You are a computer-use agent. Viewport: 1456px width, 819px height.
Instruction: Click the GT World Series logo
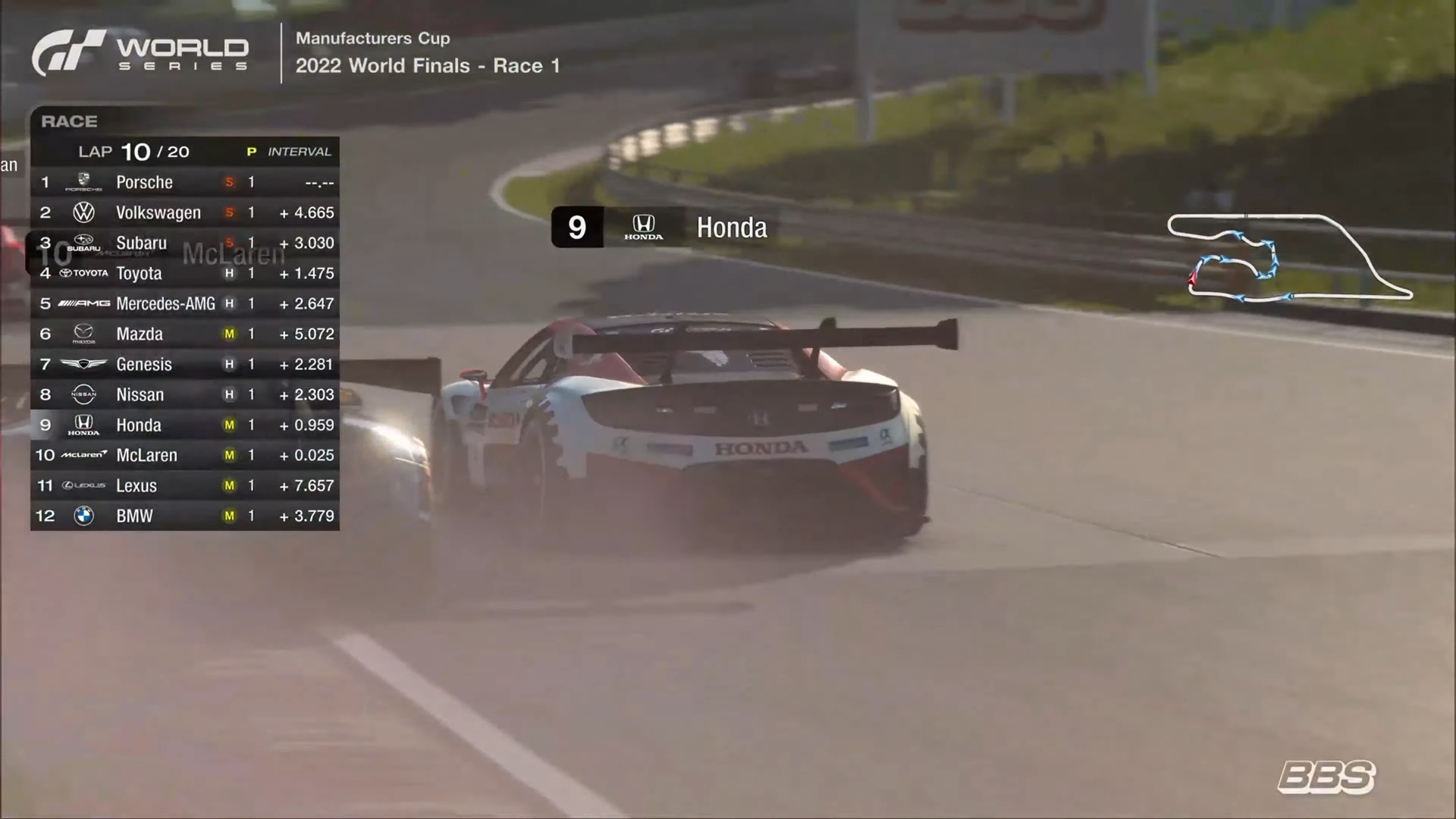pyautogui.click(x=140, y=53)
